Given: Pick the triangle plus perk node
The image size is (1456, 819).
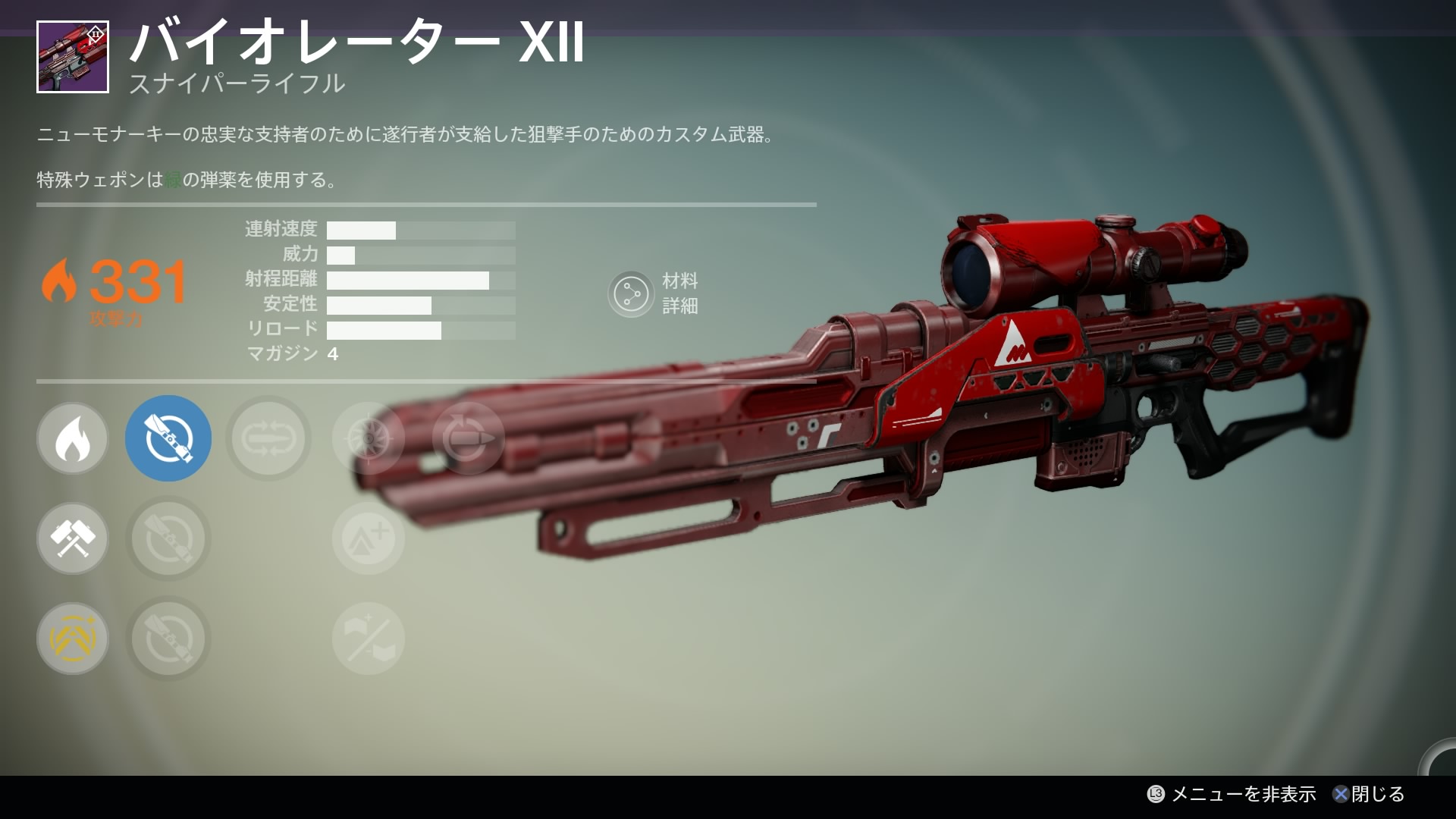Looking at the screenshot, I should (369, 538).
